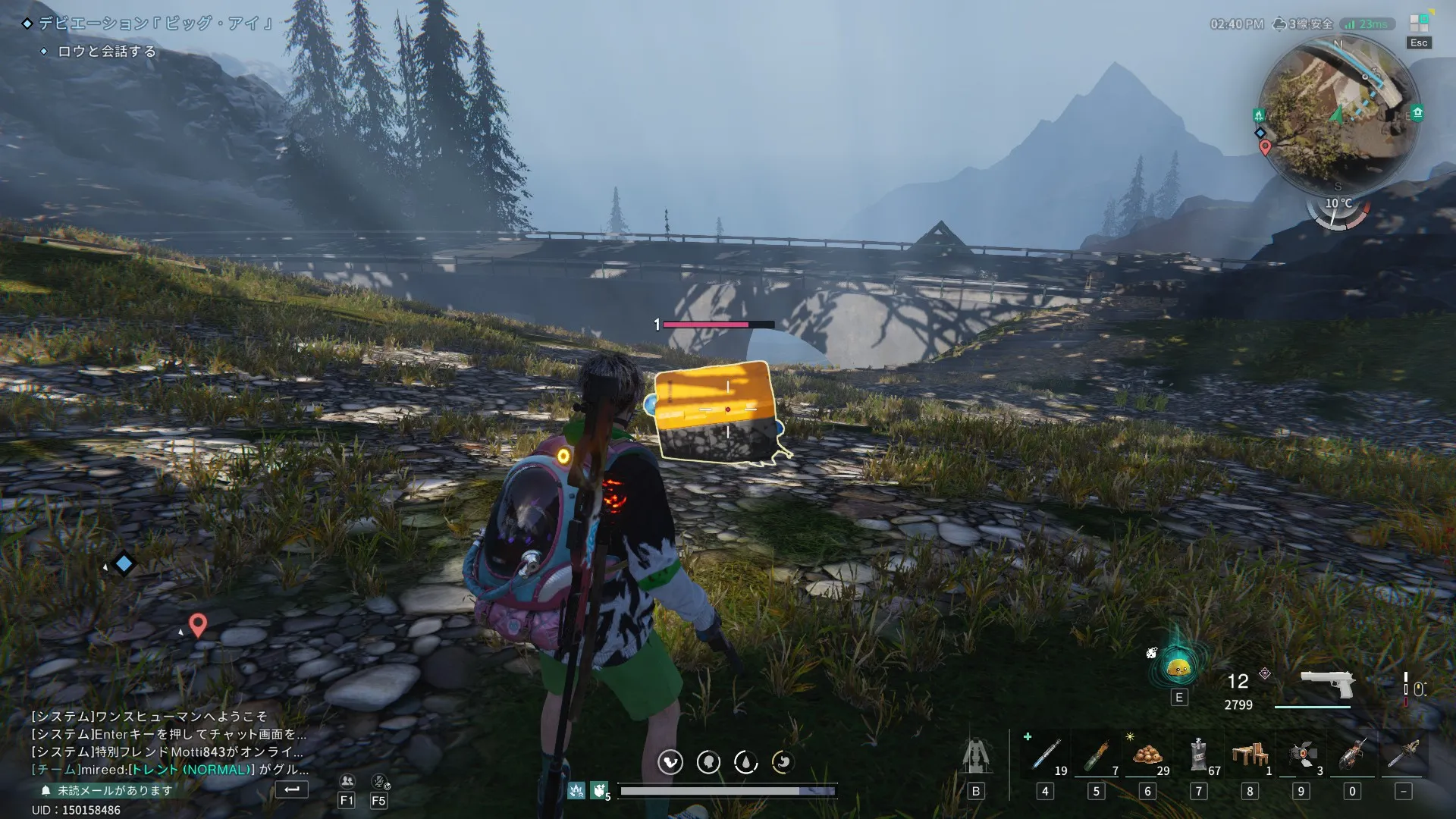Activate the yellow blob deviation ability
The image size is (1456, 819).
(x=1178, y=668)
